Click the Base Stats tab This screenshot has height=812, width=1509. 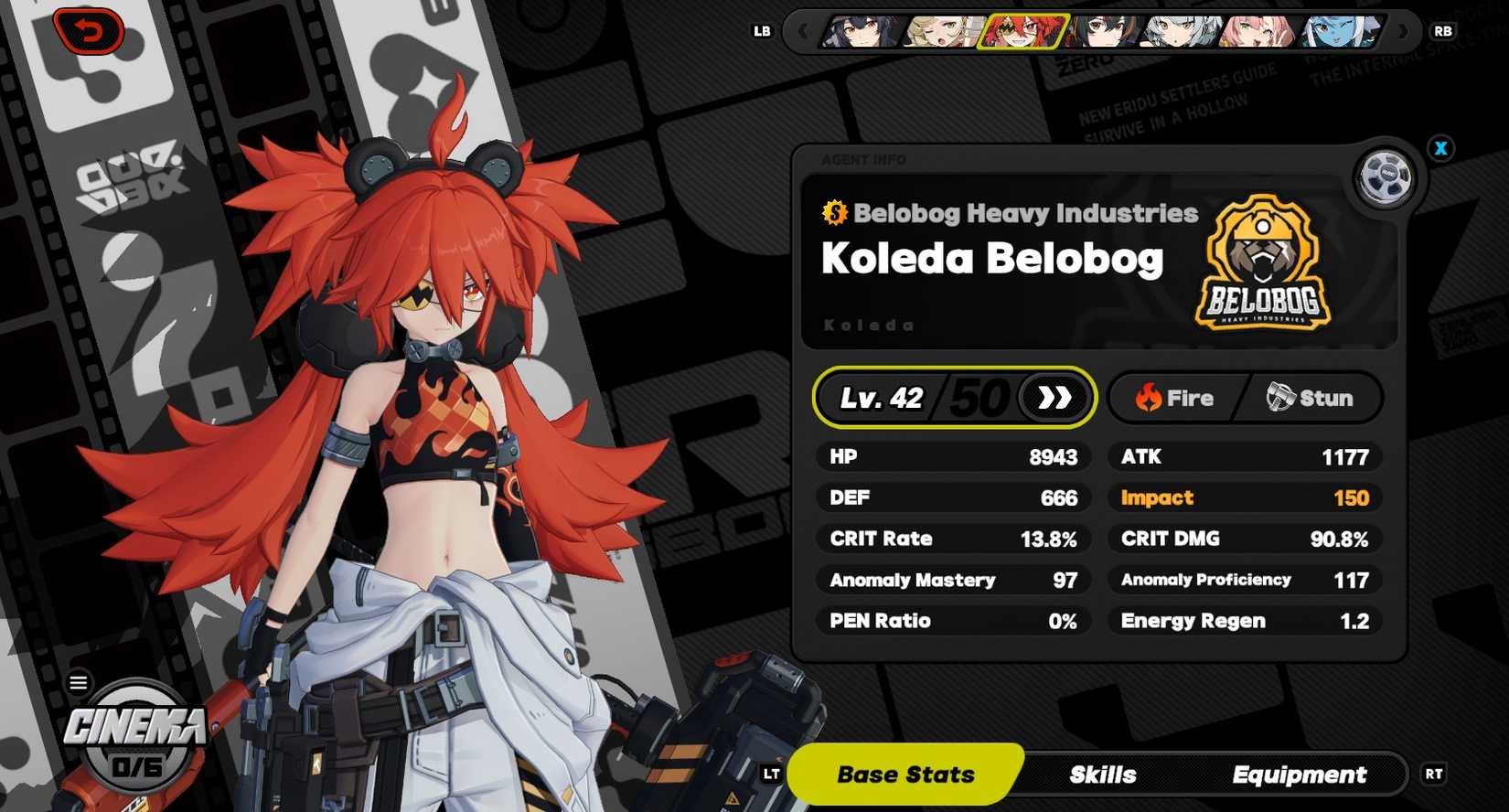(906, 775)
